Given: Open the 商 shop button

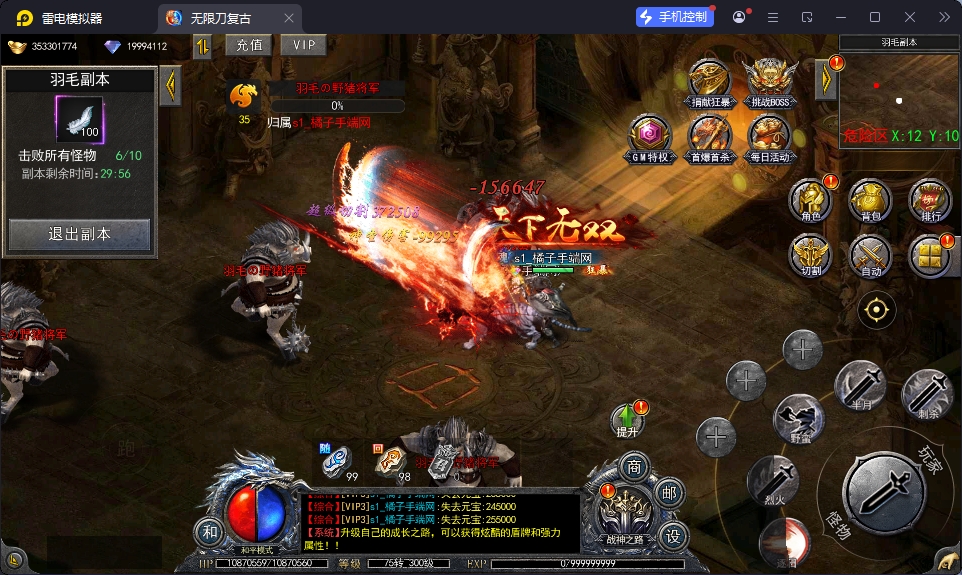Looking at the screenshot, I should pyautogui.click(x=633, y=467).
